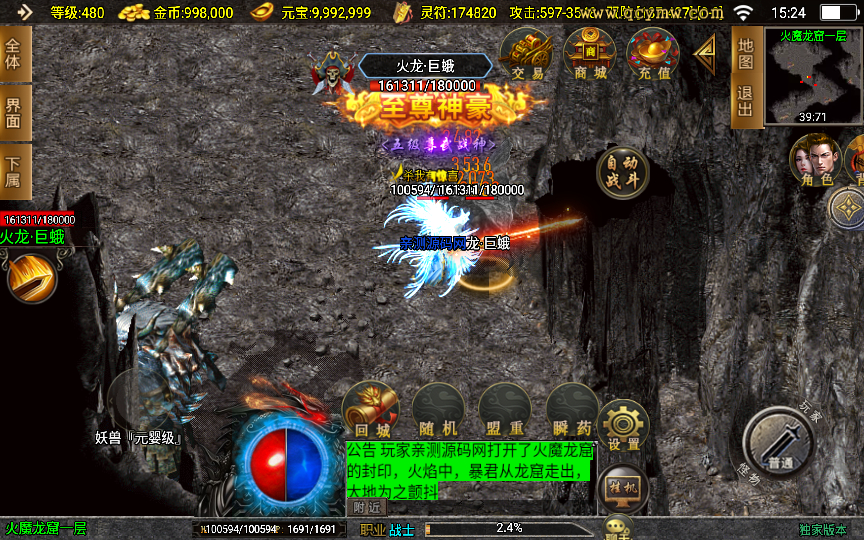Screen dimensions: 864x540
Task: Open the 角色 character sheet
Action: [813, 160]
